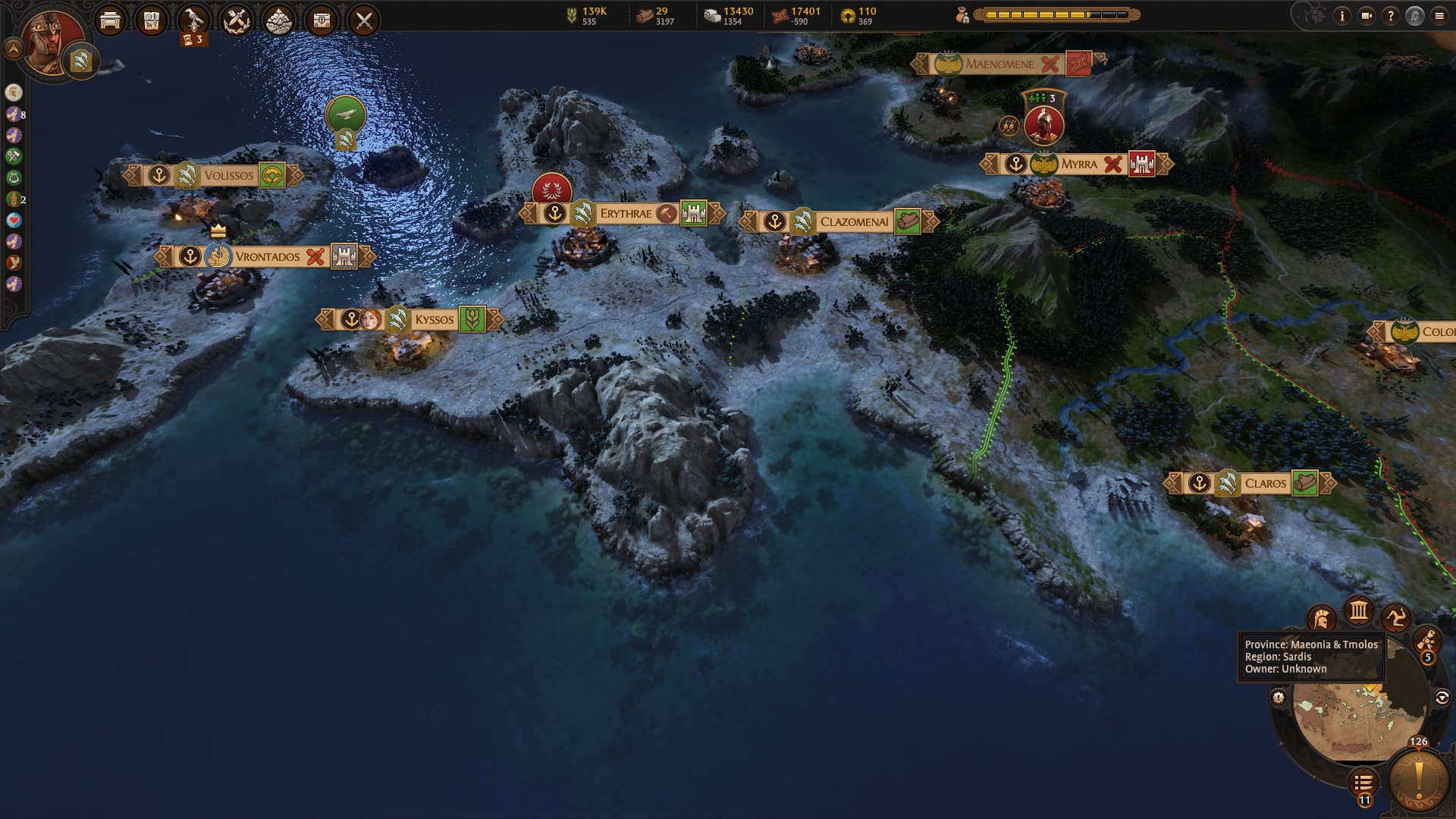Select the Vrontados settlement banner
The image size is (1456, 819).
[x=267, y=256]
